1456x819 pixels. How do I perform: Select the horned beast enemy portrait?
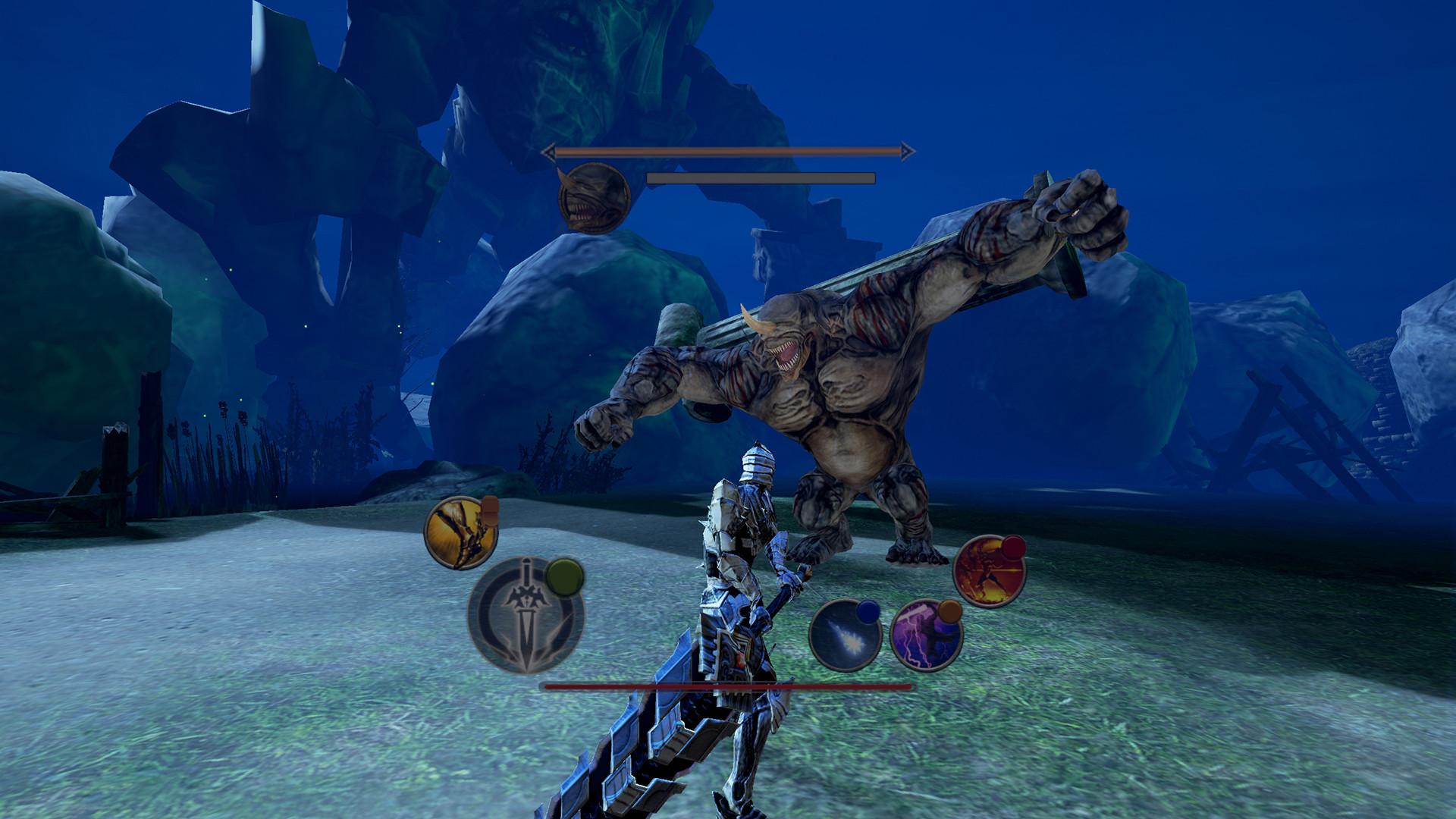point(593,196)
